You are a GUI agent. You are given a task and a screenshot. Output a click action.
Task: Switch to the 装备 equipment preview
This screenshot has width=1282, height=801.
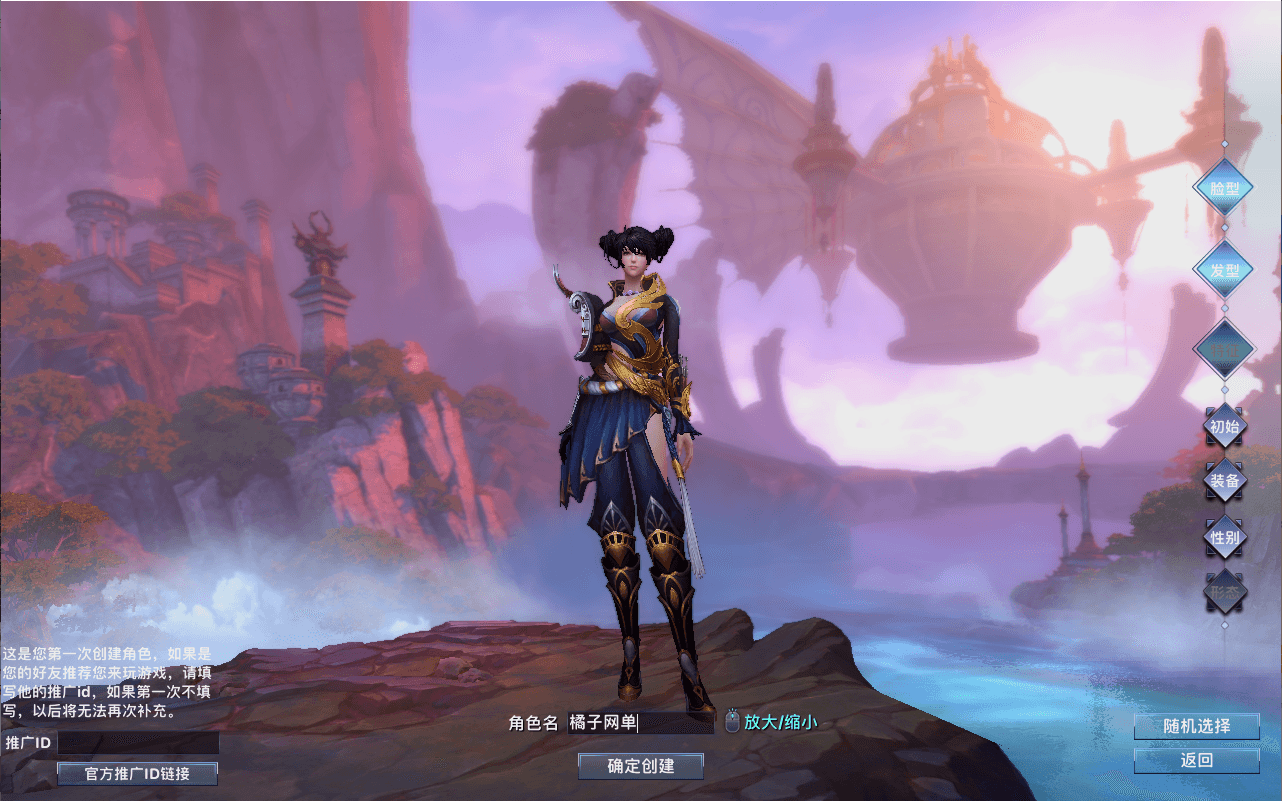[x=1224, y=481]
